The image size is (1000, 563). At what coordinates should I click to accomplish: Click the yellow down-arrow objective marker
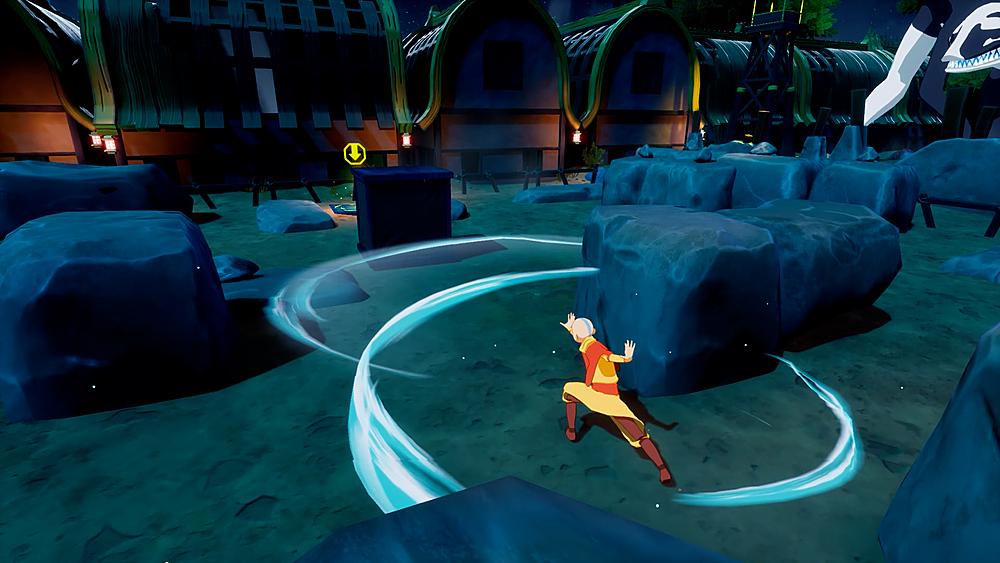click(353, 154)
